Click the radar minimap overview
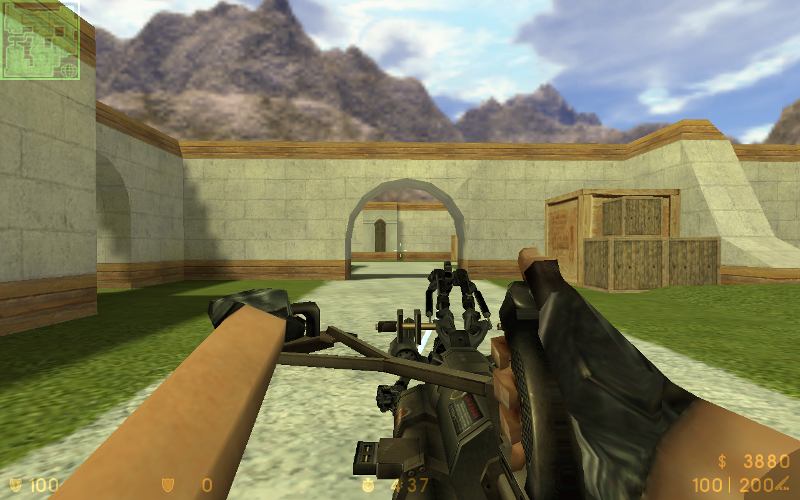Screen dimensions: 800x500 click(x=41, y=40)
